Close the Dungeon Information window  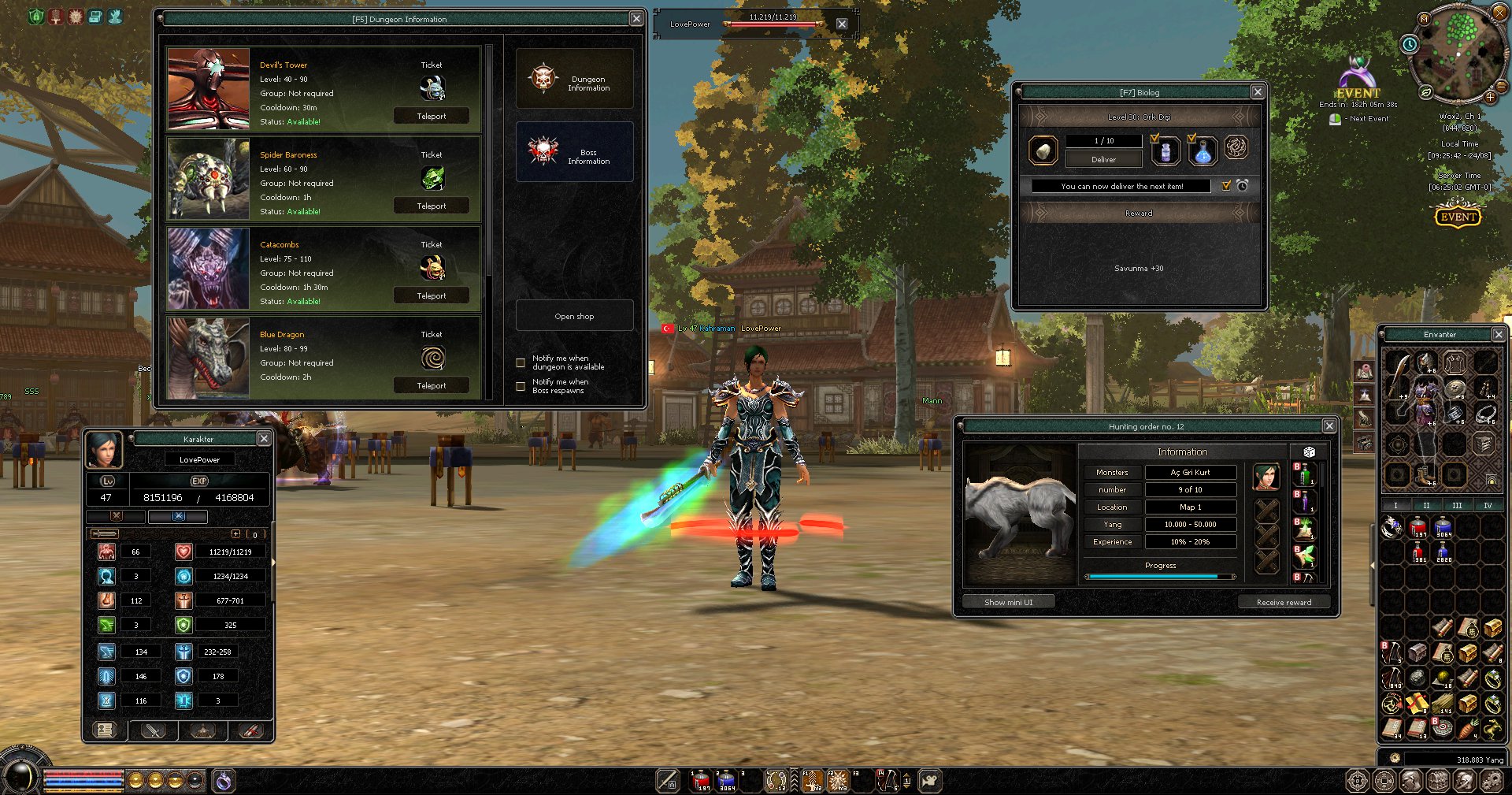[x=636, y=18]
